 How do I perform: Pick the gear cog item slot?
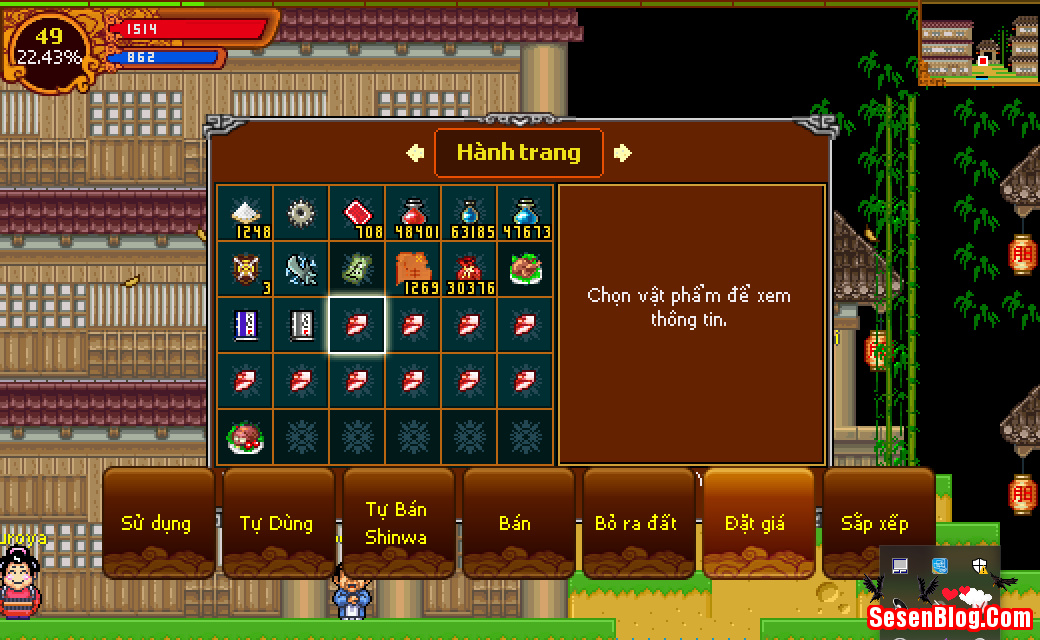(301, 214)
